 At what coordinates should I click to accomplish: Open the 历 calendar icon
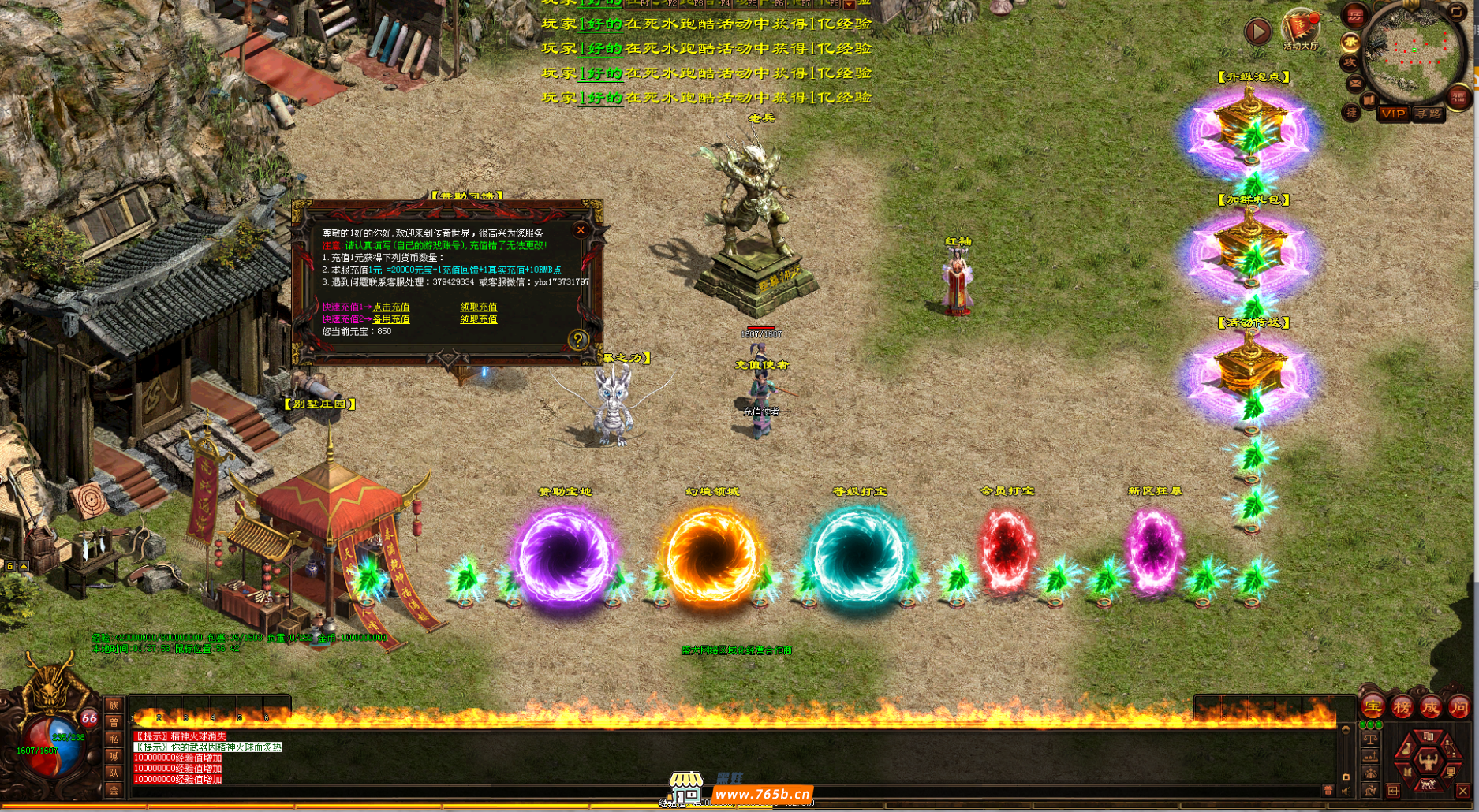pos(1355,15)
